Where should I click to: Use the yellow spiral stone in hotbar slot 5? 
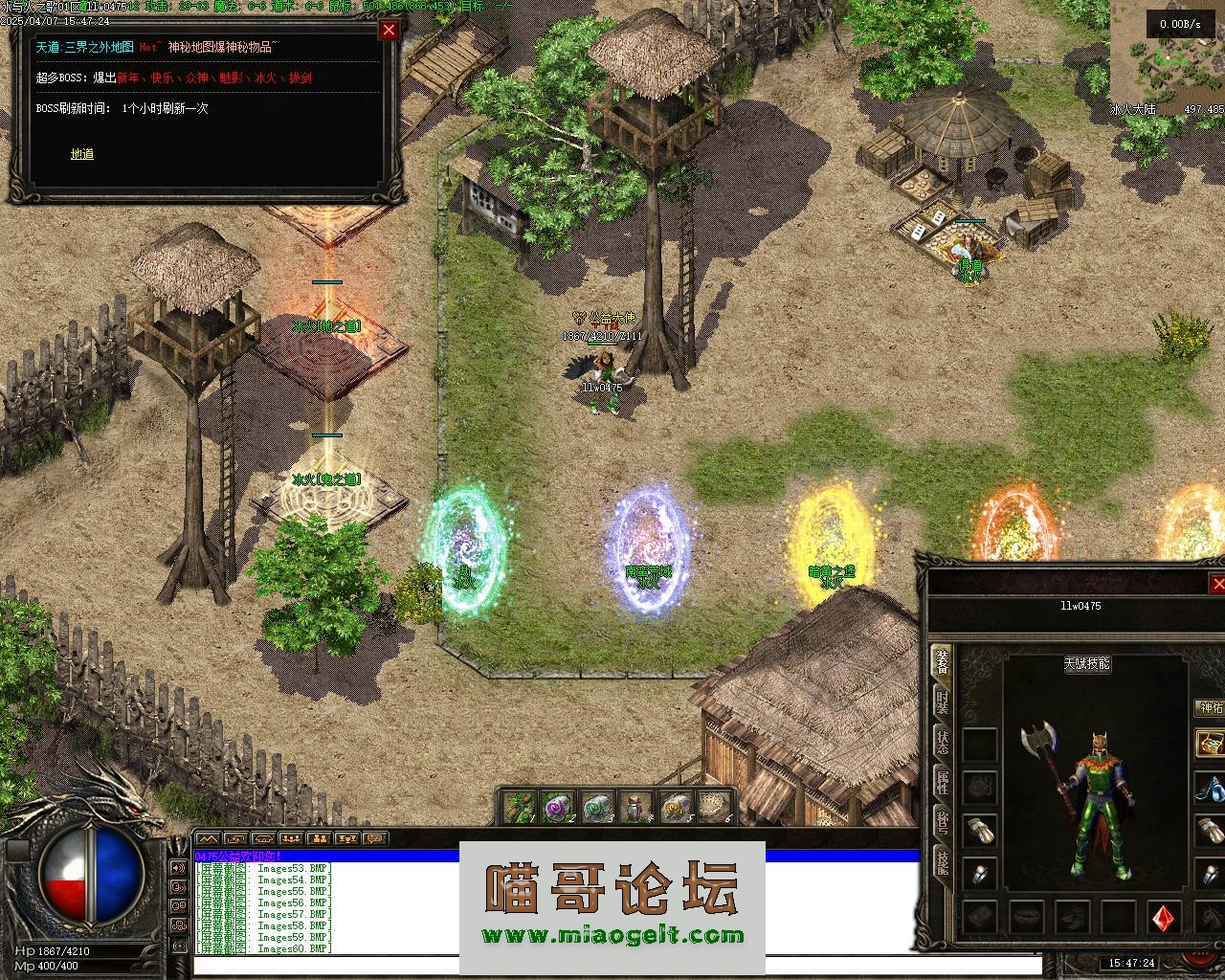[674, 808]
